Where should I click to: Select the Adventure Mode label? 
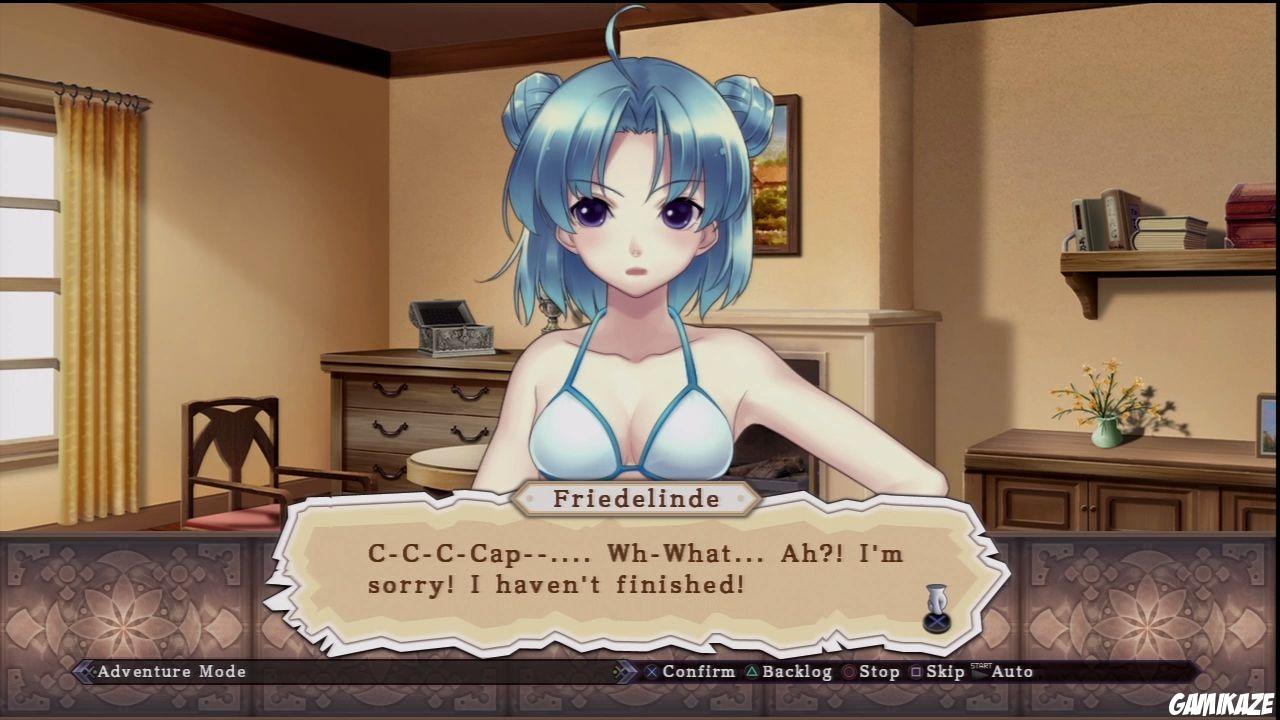click(170, 672)
